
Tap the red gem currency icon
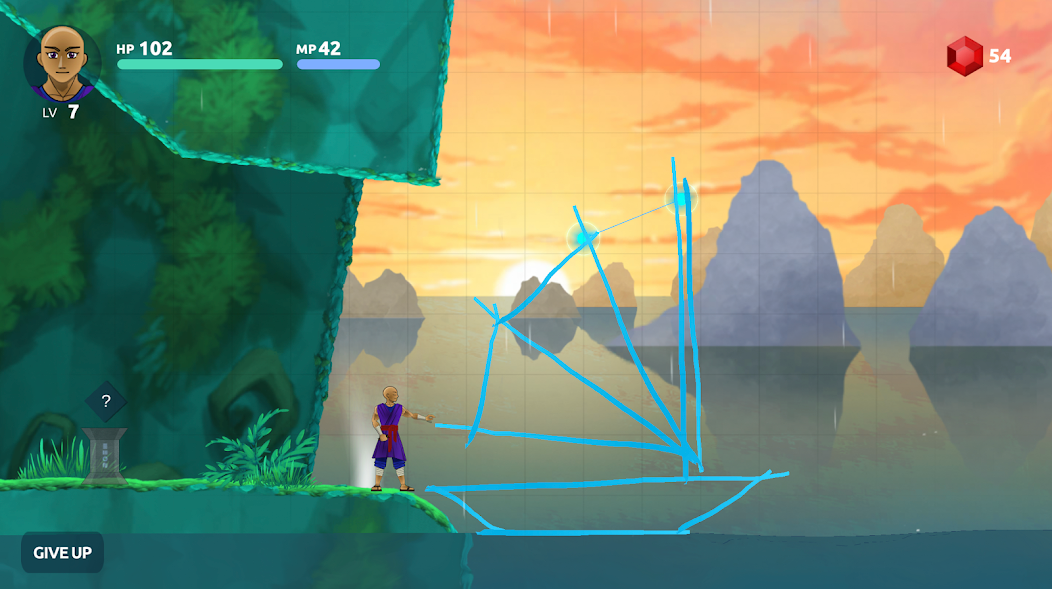coord(965,56)
